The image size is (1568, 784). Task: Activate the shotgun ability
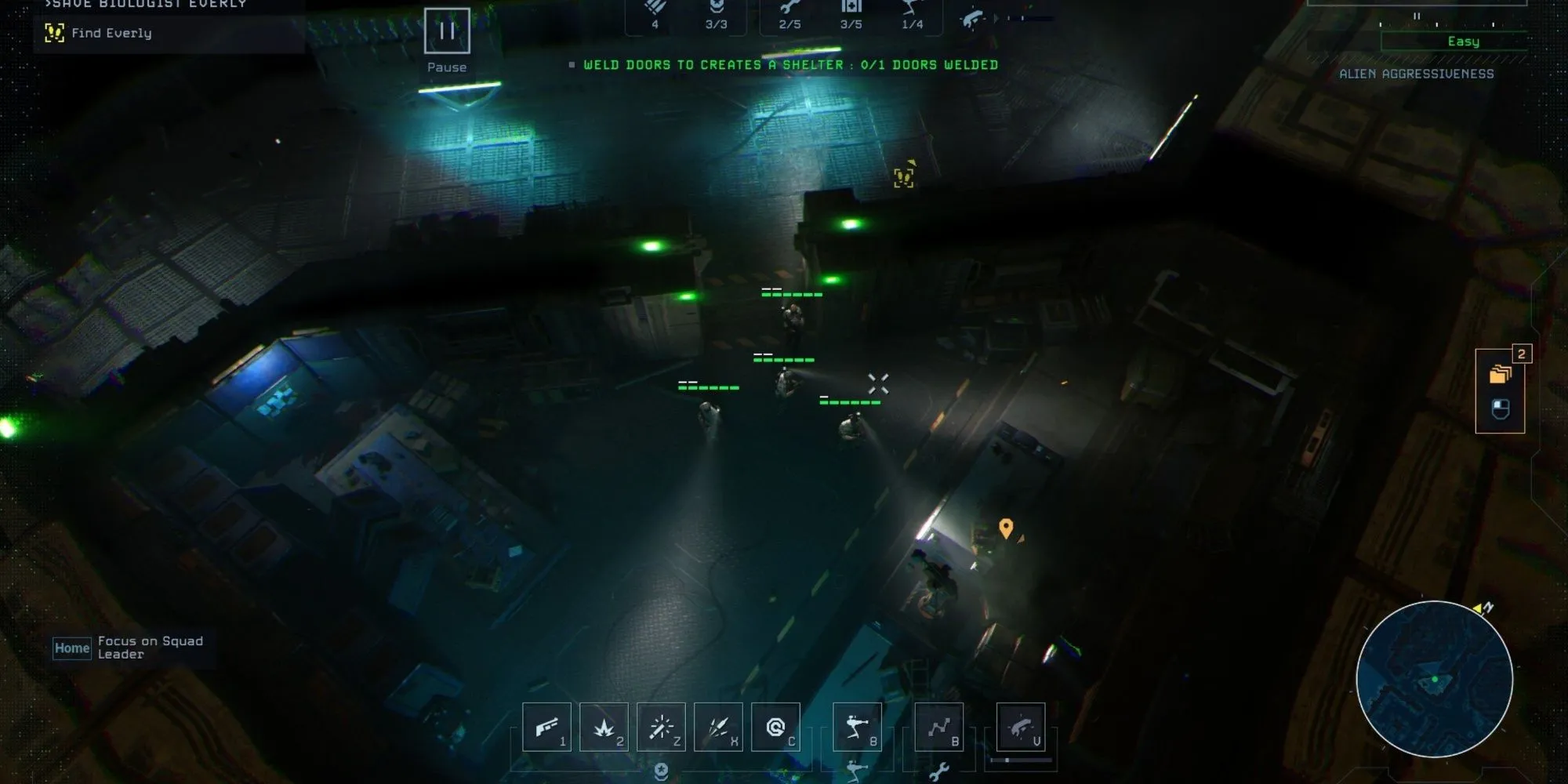coord(546,728)
